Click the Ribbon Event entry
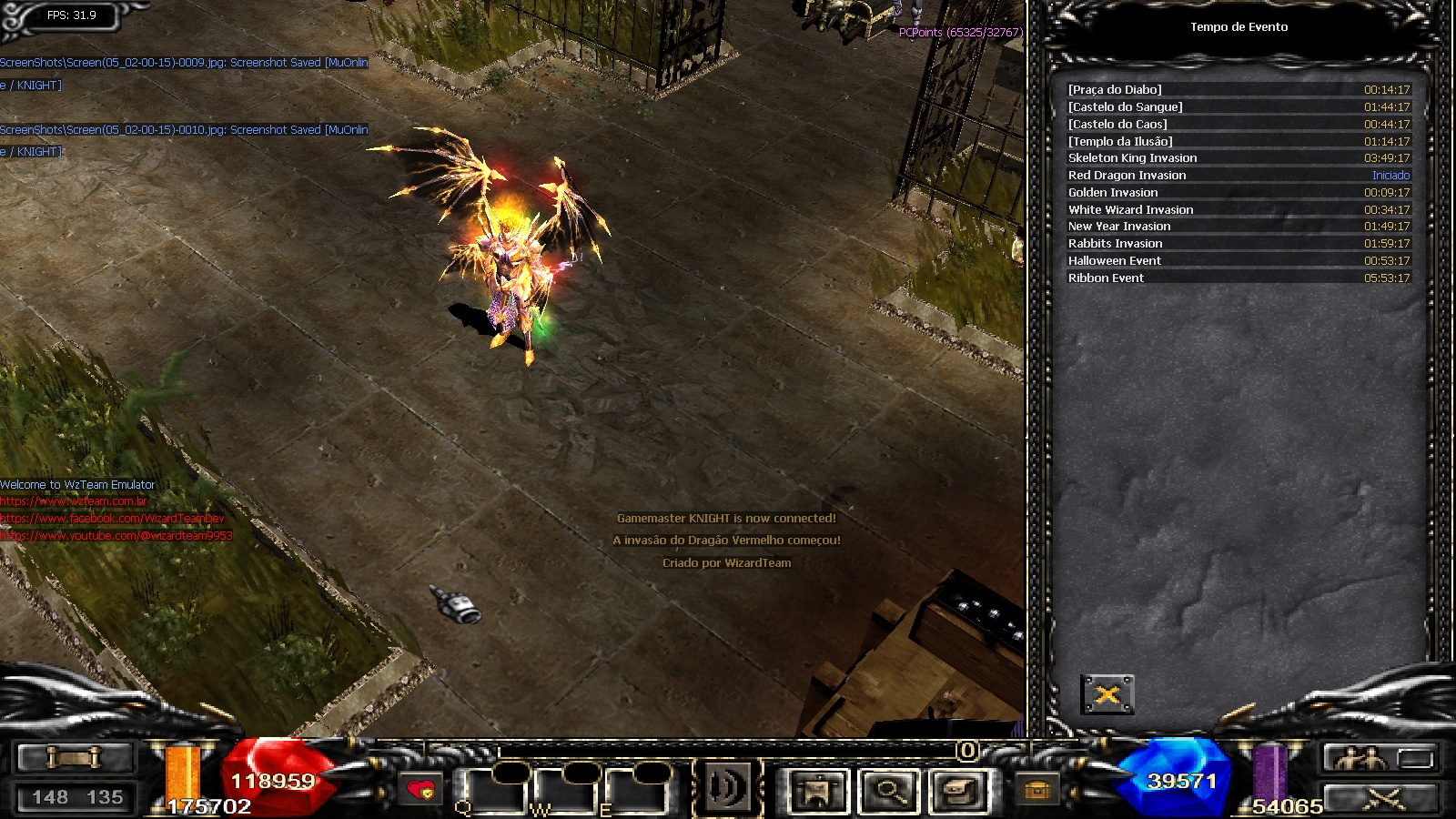This screenshot has height=819, width=1456. [1238, 278]
